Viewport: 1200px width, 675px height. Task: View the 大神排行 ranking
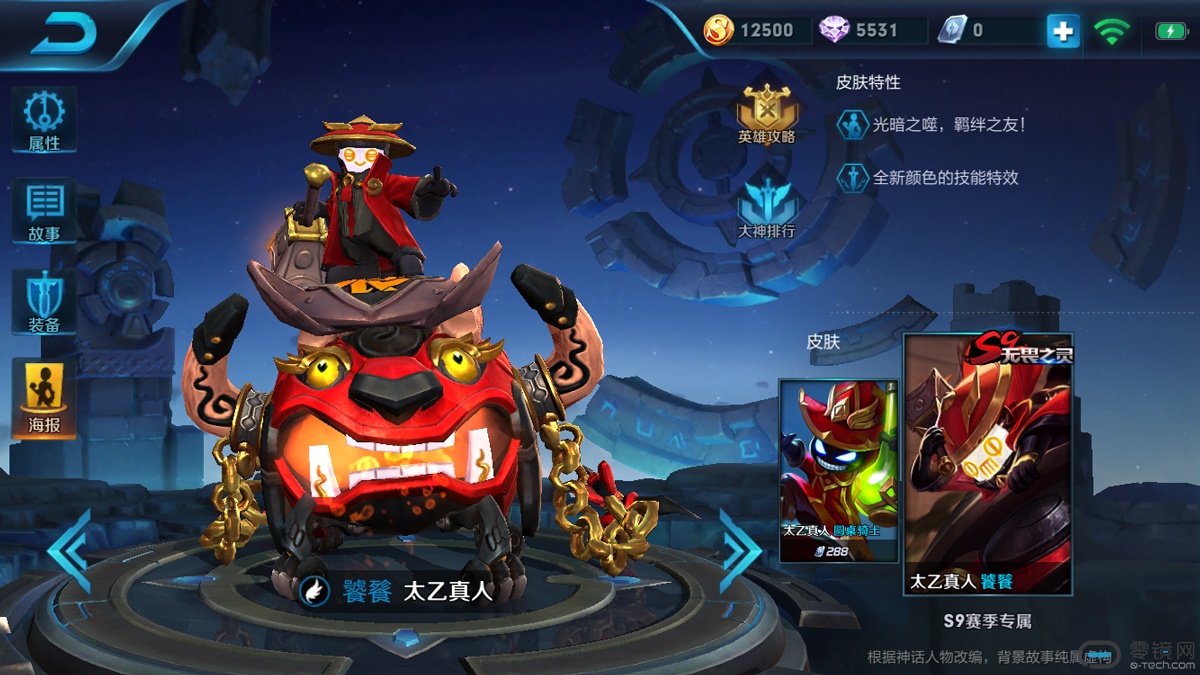pos(766,209)
